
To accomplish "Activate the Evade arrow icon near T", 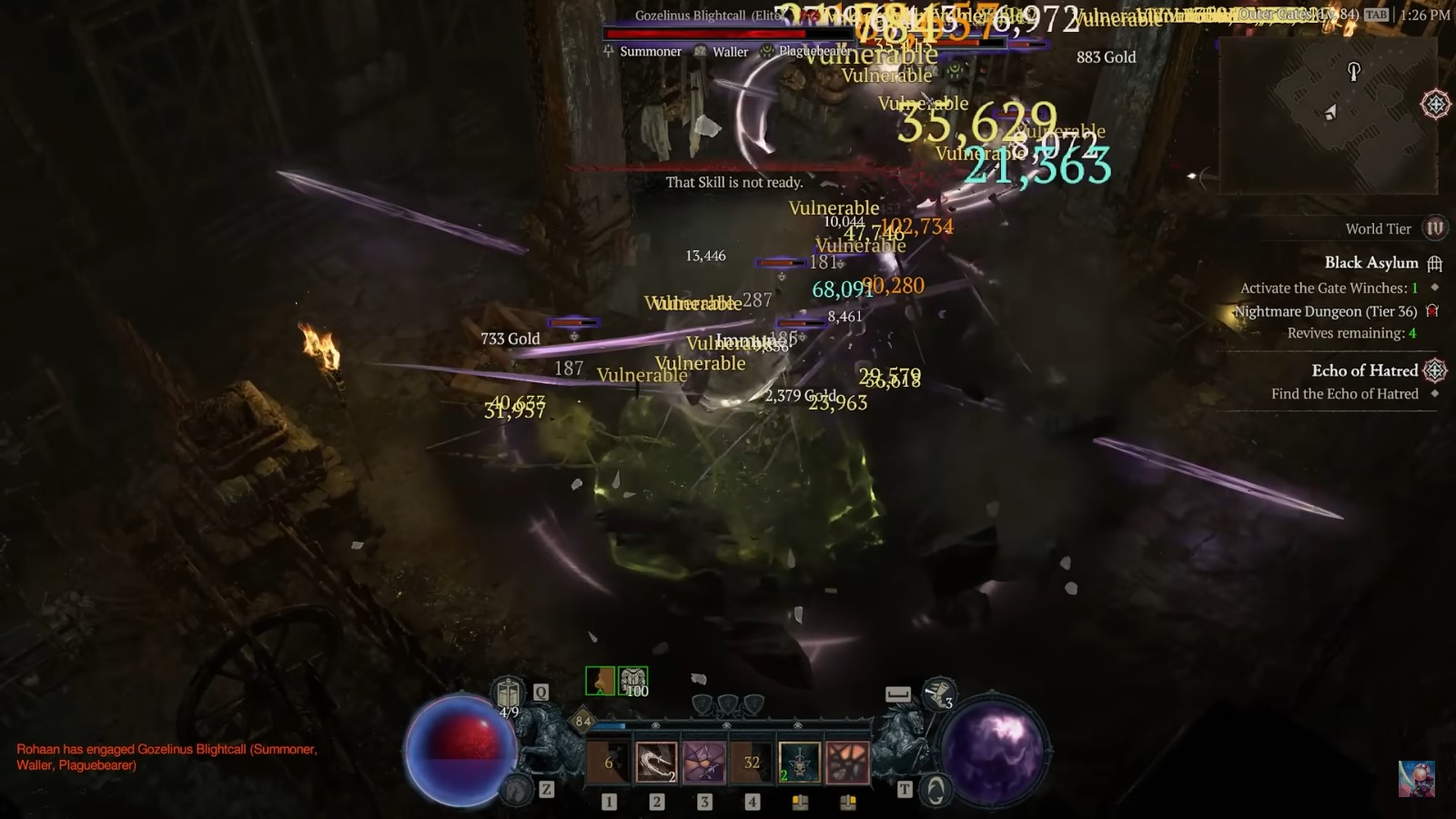I will pyautogui.click(x=937, y=791).
